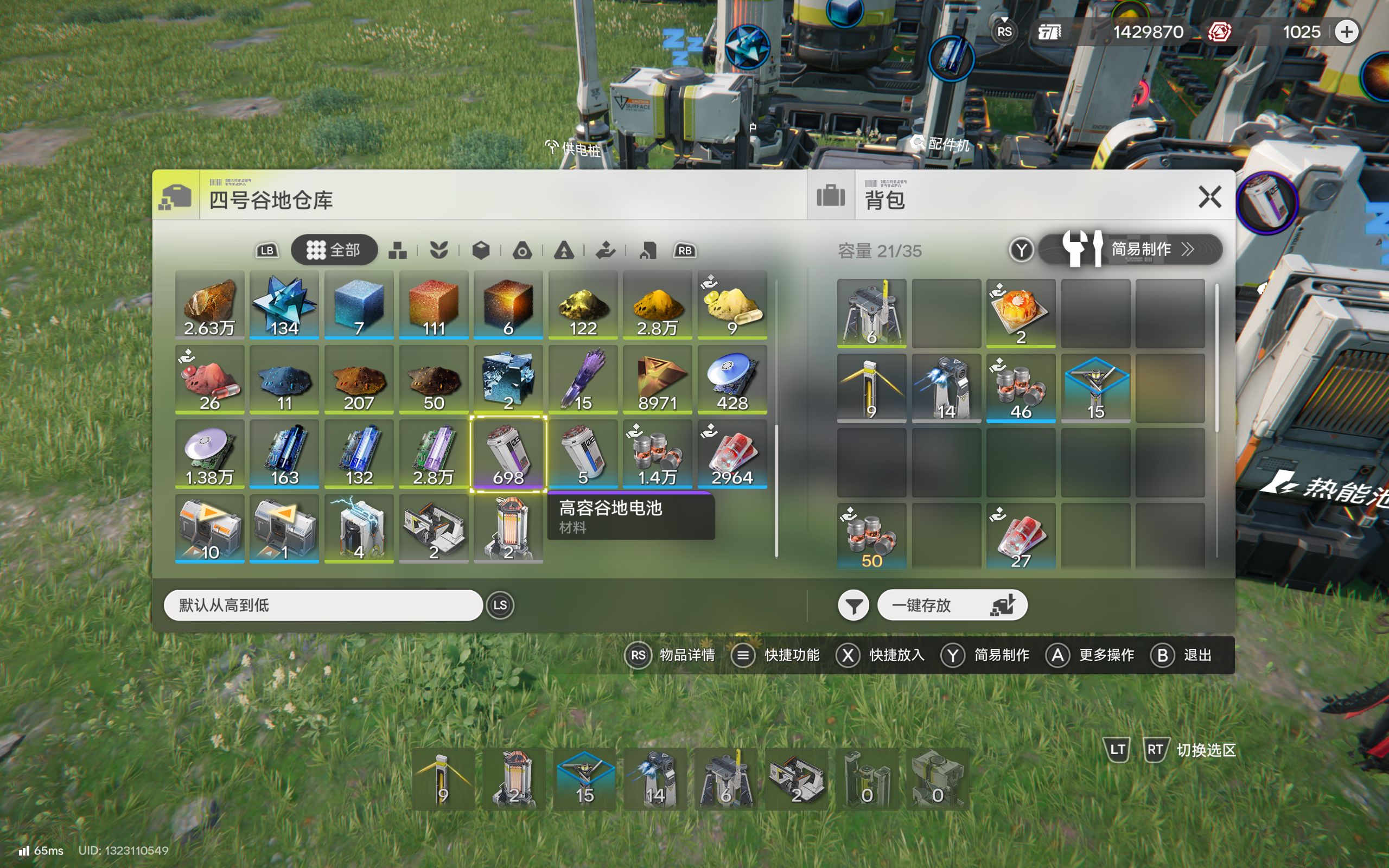This screenshot has width=1389, height=868.
Task: Pick the blue disc item slot with 428
Action: pyautogui.click(x=732, y=379)
